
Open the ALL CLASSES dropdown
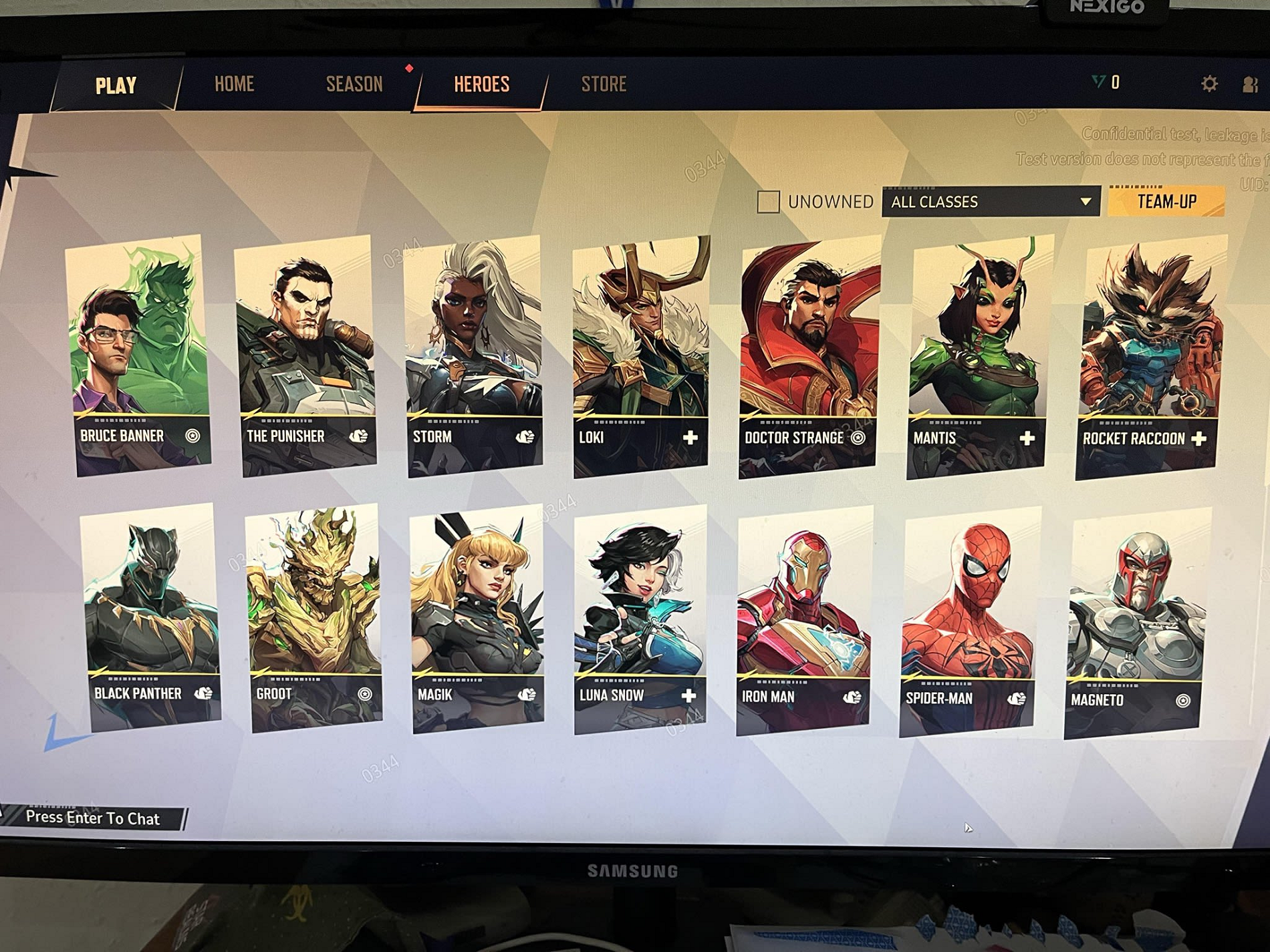[x=989, y=202]
